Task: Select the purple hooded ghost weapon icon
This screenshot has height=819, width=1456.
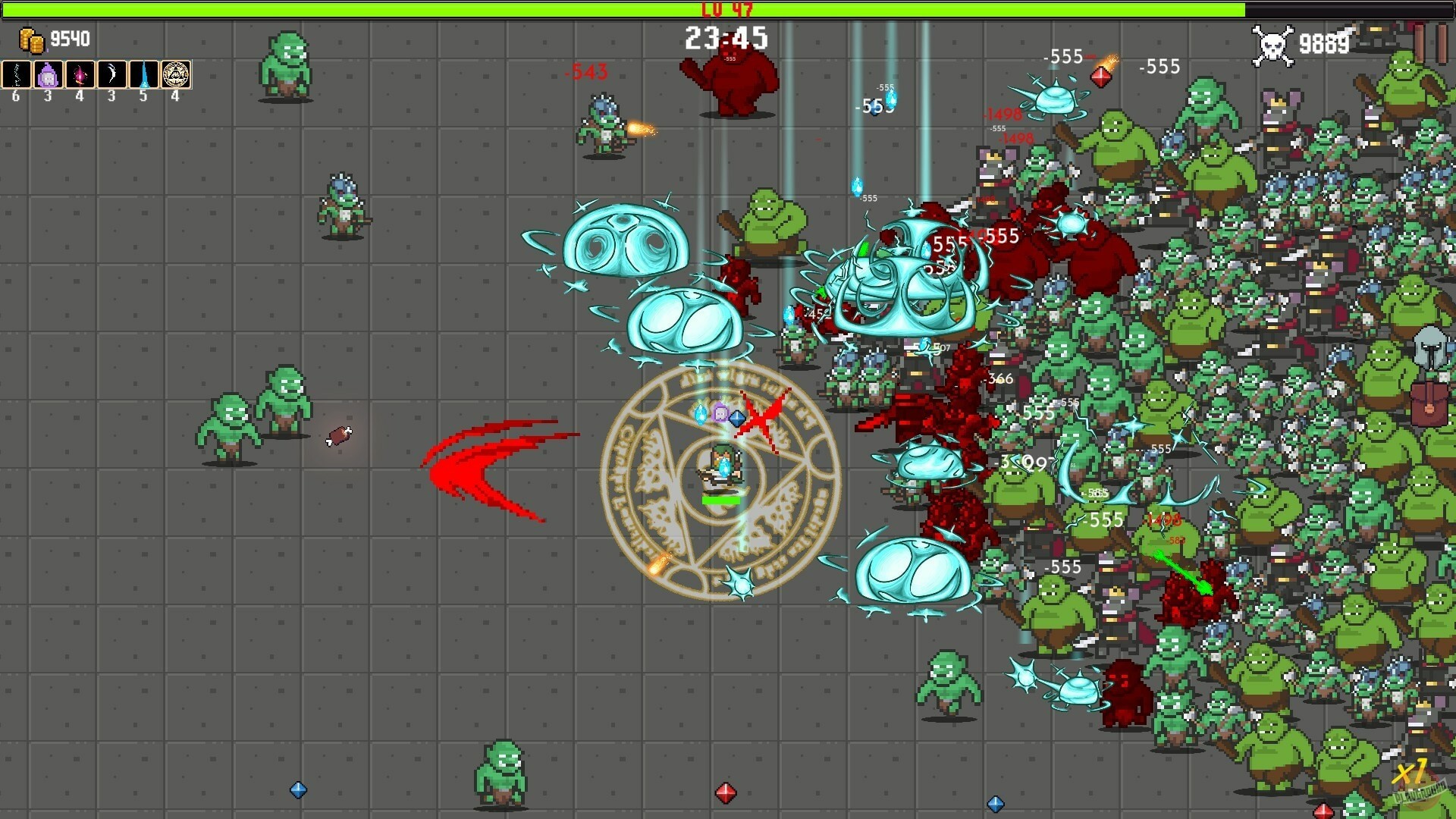Action: [x=48, y=74]
